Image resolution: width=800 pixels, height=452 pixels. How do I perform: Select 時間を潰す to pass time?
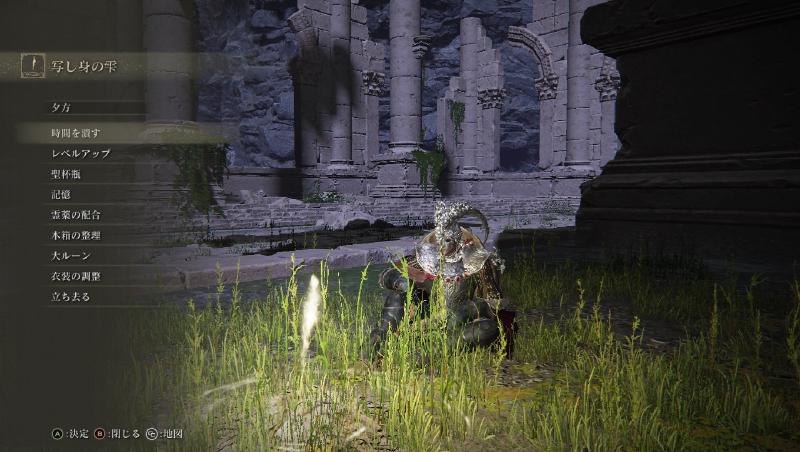click(x=76, y=133)
